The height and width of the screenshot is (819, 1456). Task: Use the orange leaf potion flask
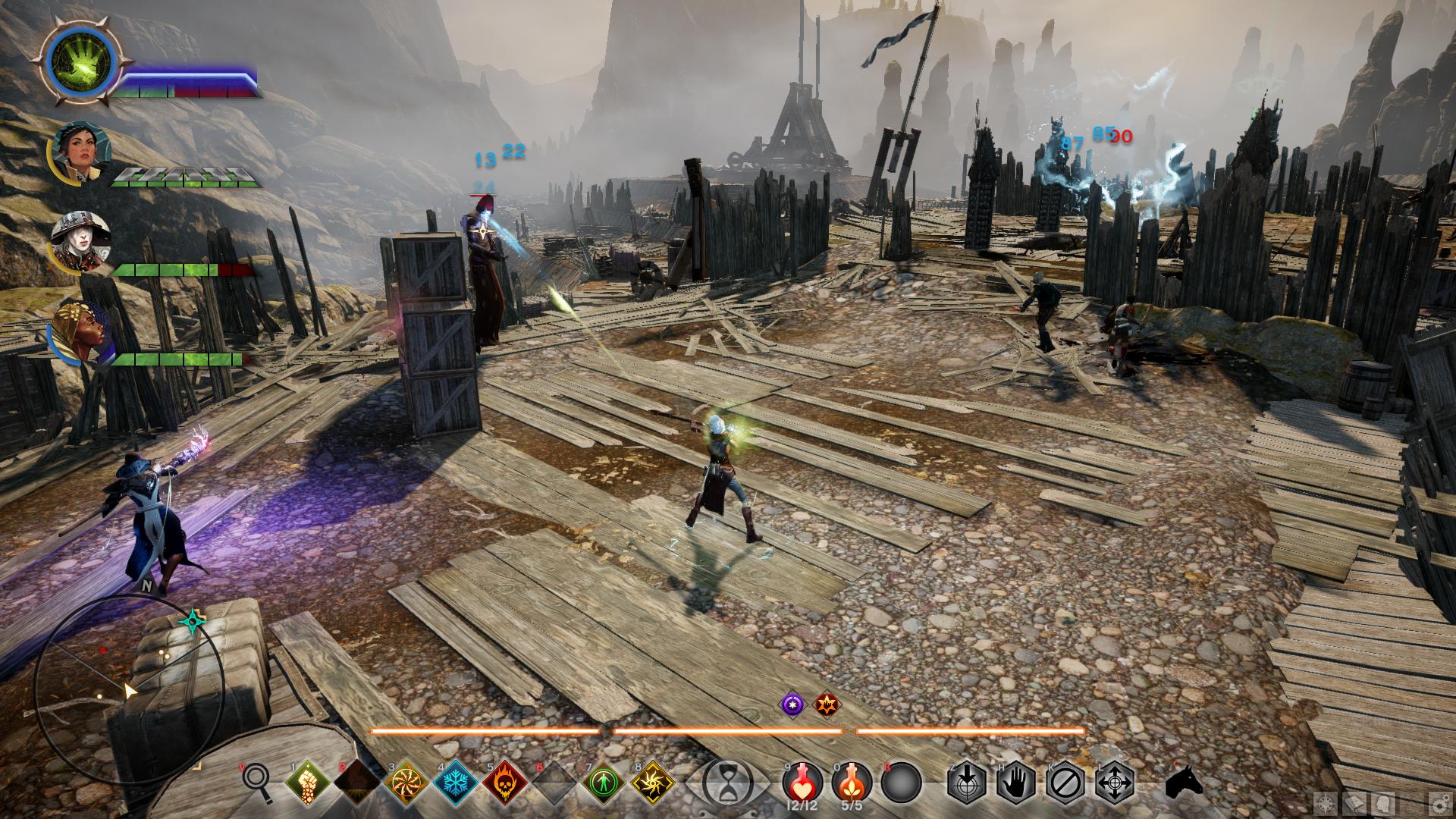pos(849,781)
